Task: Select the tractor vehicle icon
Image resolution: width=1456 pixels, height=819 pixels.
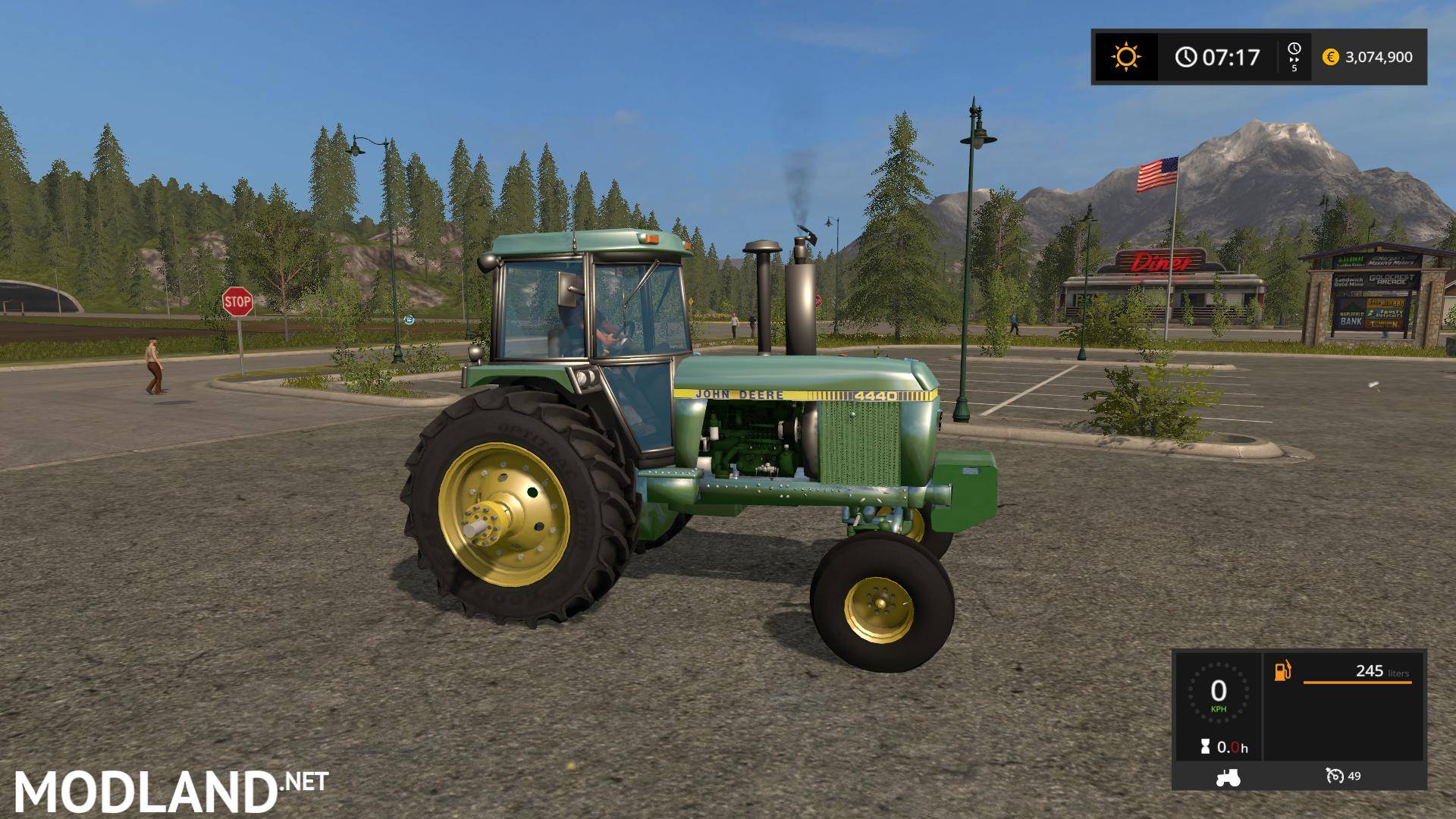Action: (1228, 777)
